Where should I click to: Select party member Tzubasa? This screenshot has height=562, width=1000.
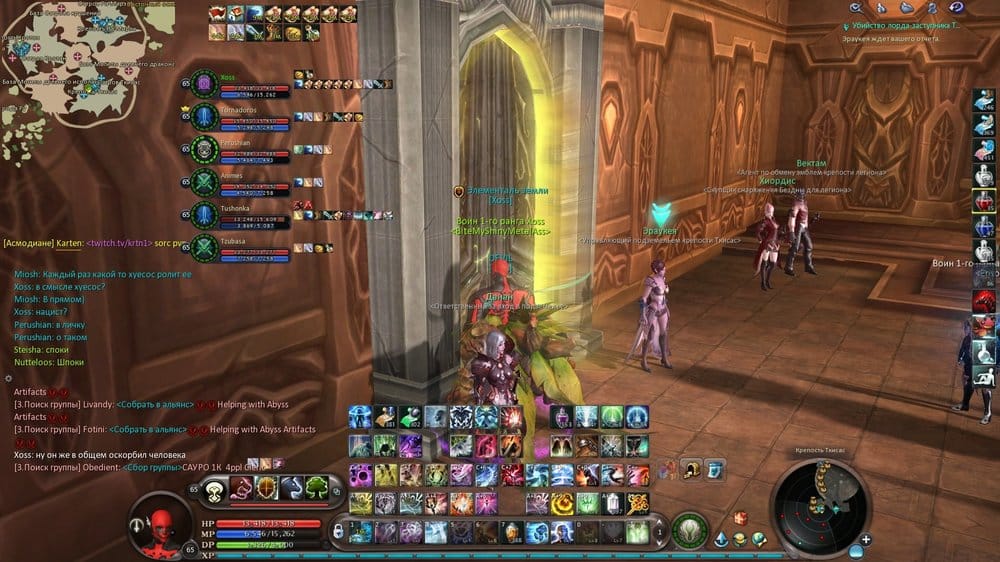tap(240, 248)
